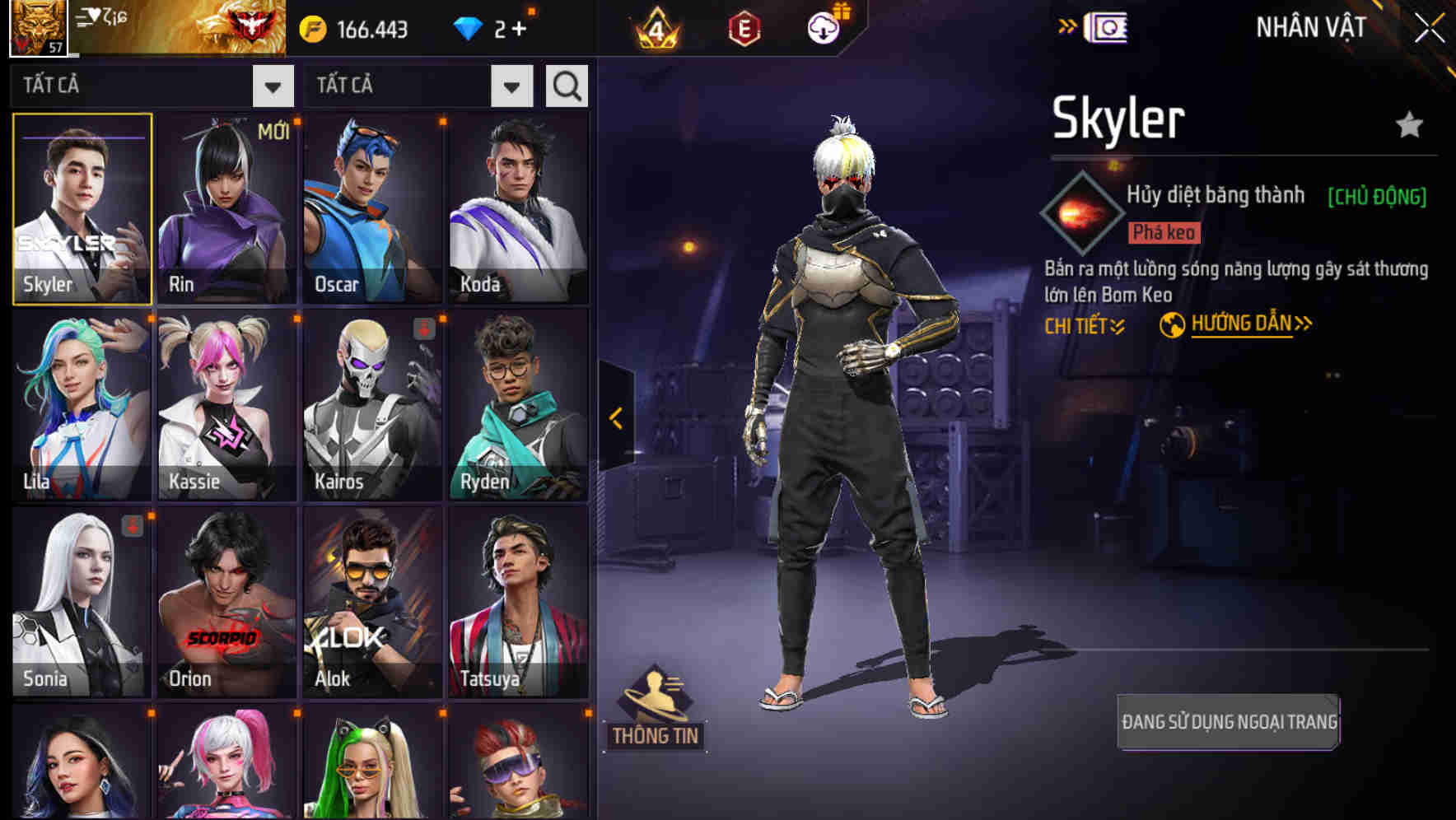Click the level 4 crown icon
The height and width of the screenshot is (820, 1456).
(655, 26)
